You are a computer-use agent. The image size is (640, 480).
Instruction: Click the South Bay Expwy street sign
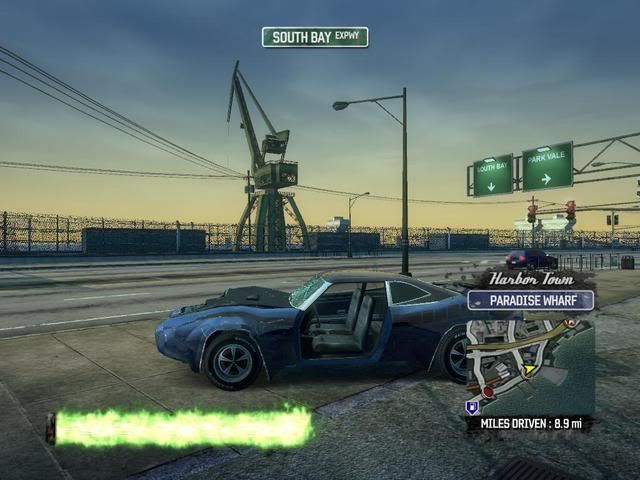point(315,37)
